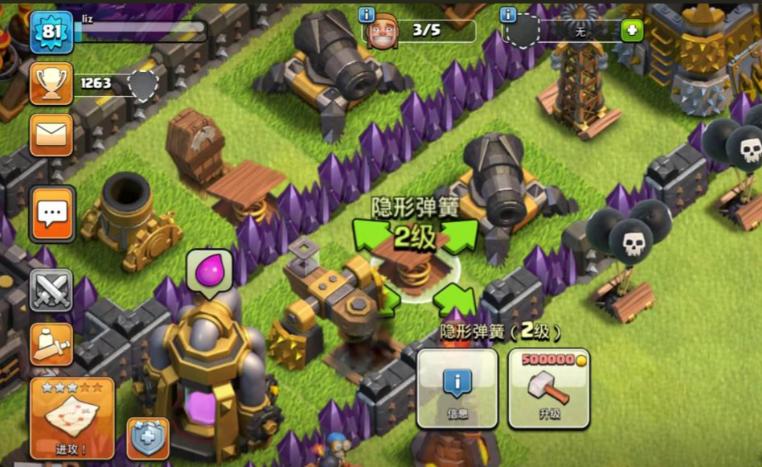Show builder info using its blue i
Image resolution: width=762 pixels, height=467 pixels.
366,15
